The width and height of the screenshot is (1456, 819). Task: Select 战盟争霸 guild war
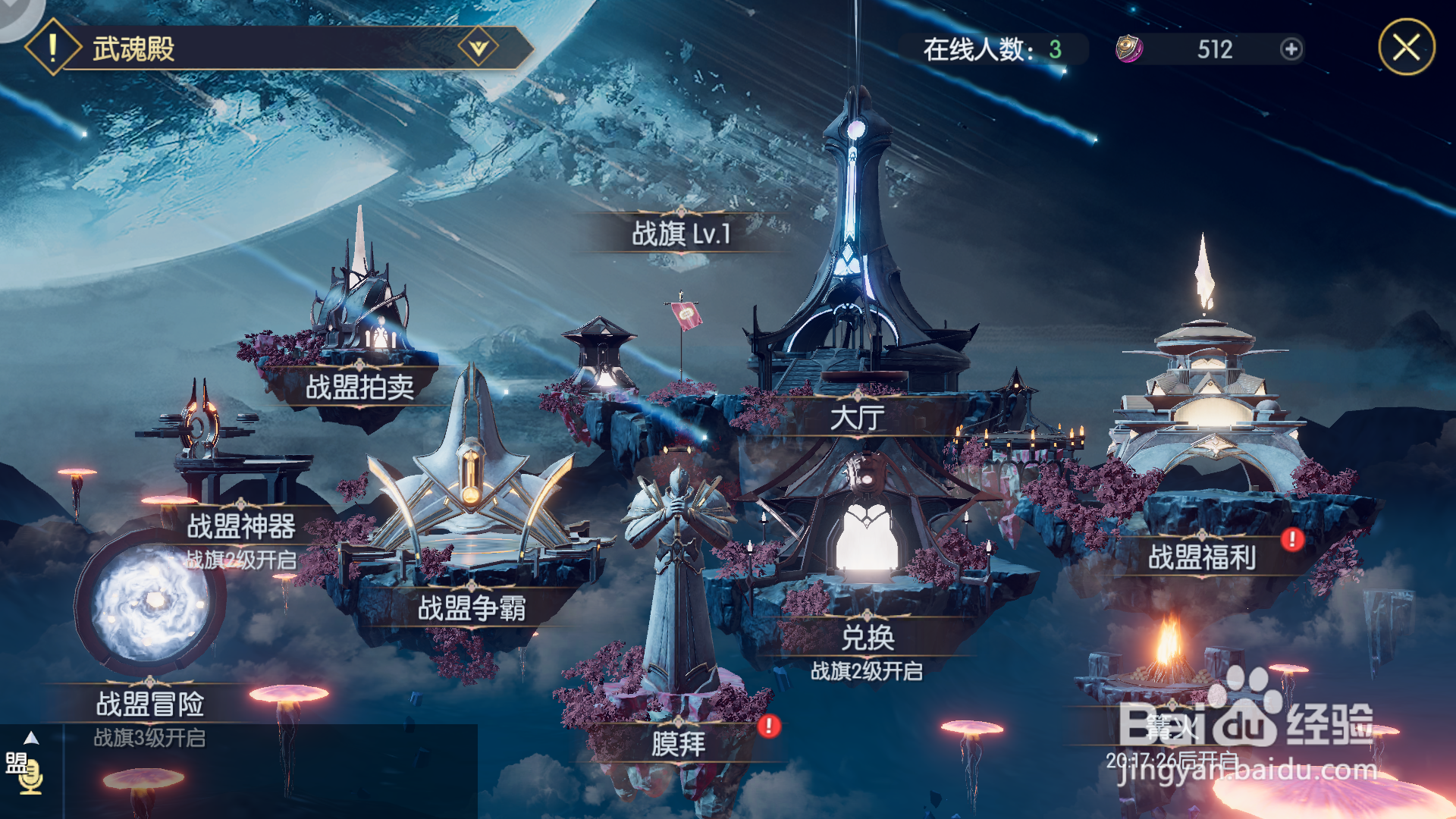click(471, 608)
